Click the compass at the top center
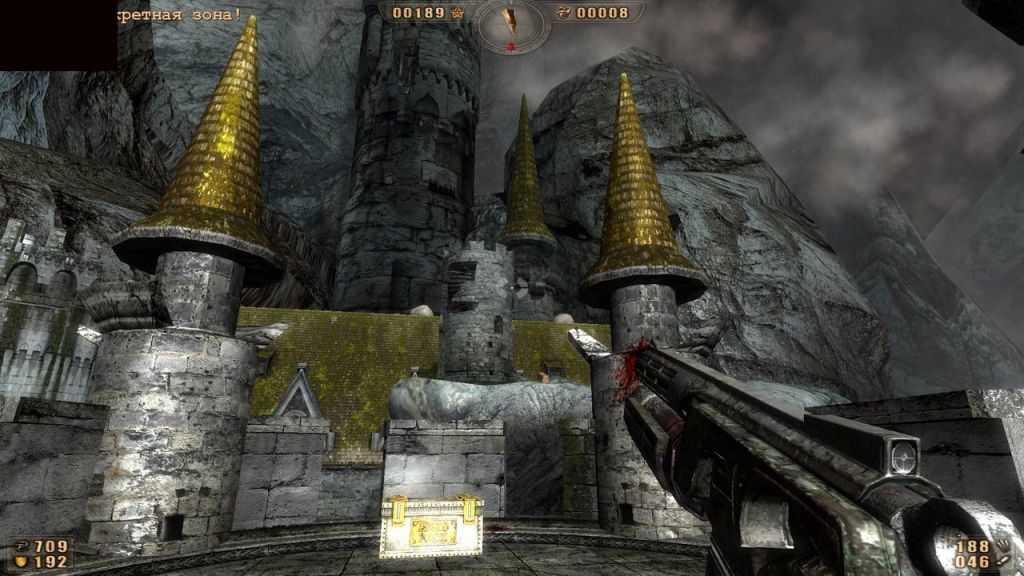1024x576 pixels. pyautogui.click(x=512, y=23)
